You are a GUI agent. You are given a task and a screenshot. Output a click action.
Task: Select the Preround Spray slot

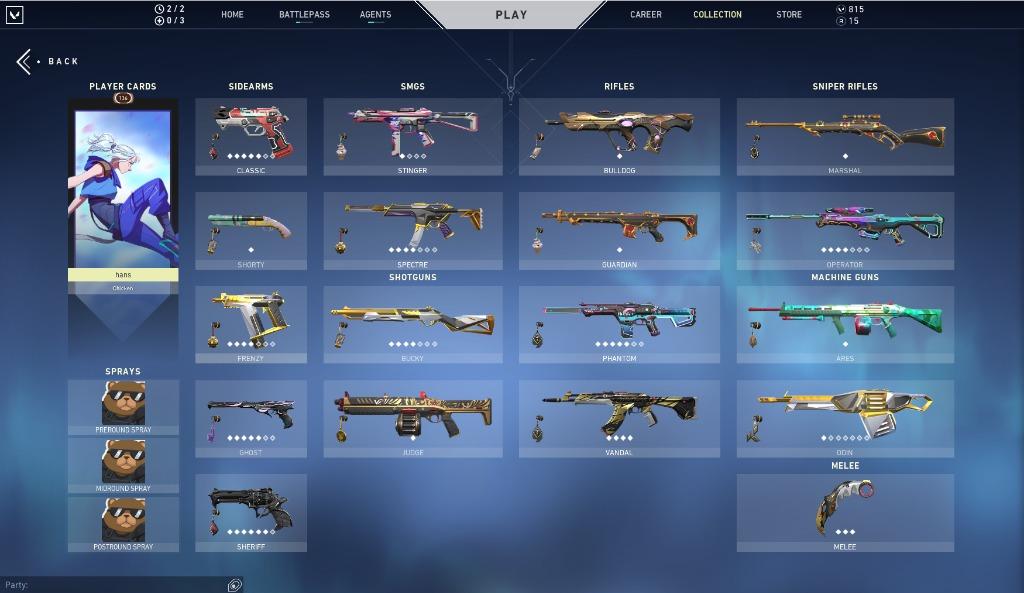click(x=123, y=406)
